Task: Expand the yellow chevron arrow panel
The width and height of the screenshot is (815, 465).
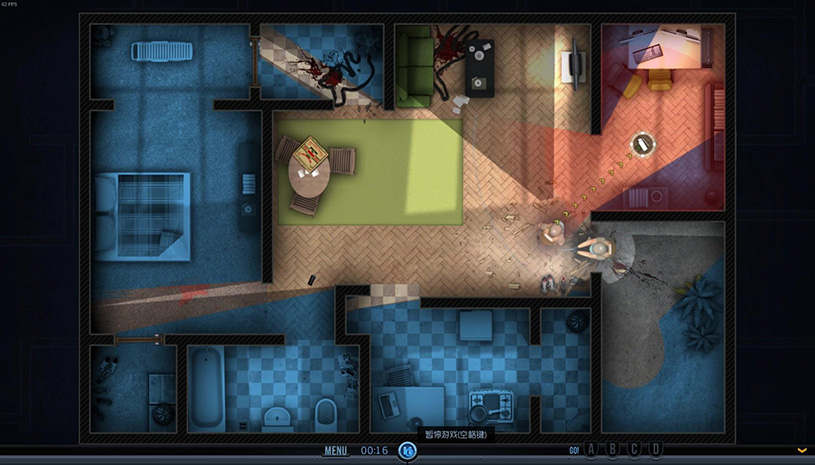Action: pos(802,451)
